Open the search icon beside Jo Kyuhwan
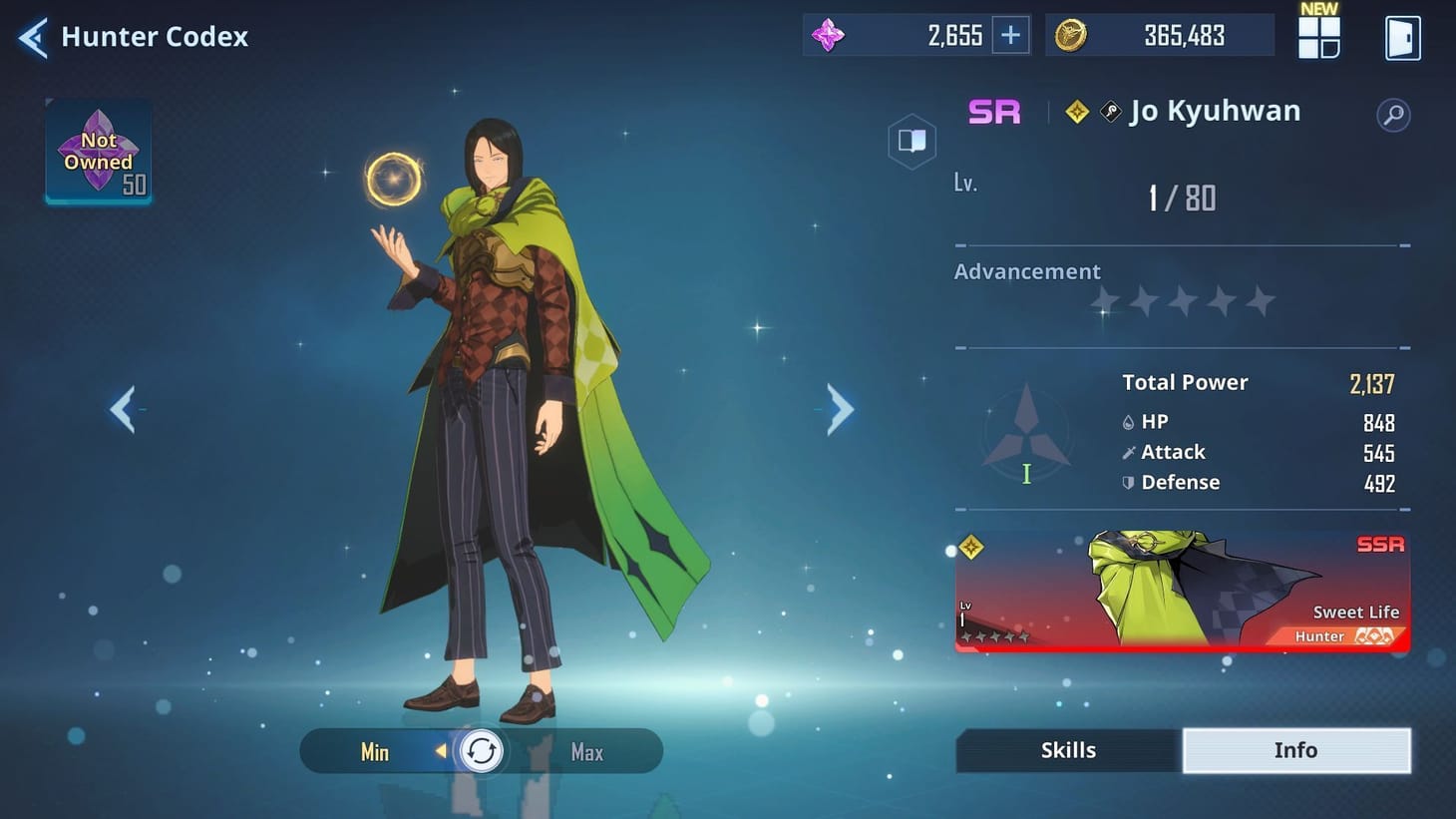The height and width of the screenshot is (819, 1456). click(1393, 114)
